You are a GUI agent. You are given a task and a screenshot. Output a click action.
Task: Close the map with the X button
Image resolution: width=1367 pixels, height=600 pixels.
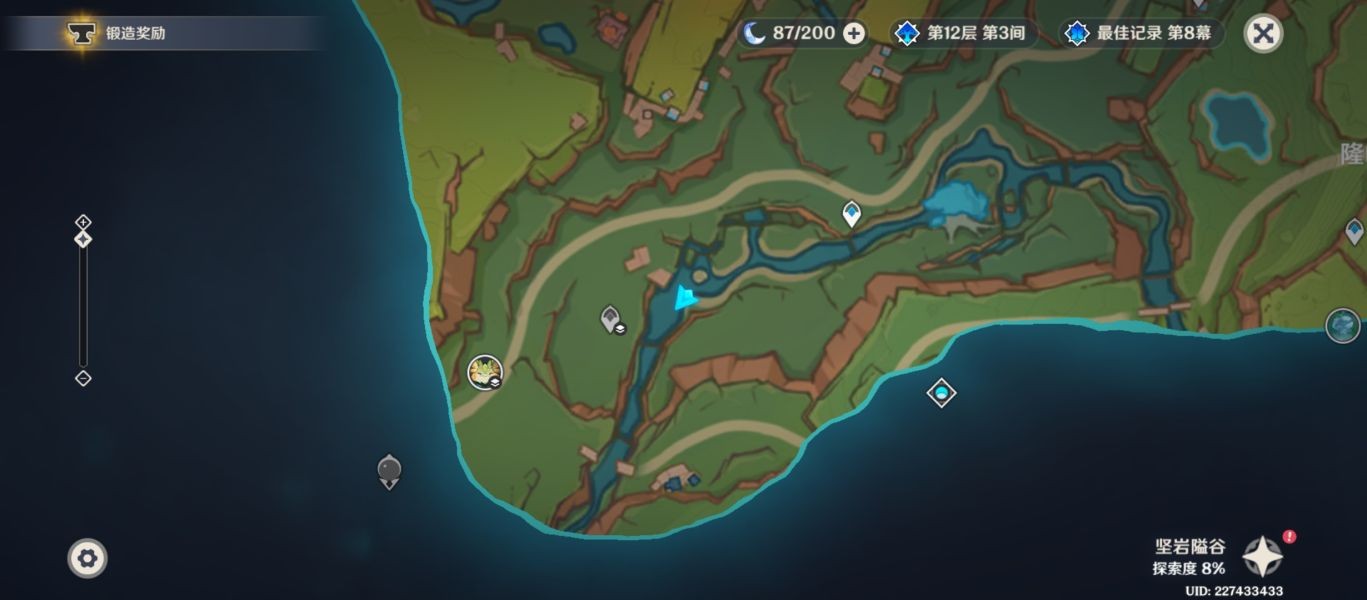point(1263,33)
